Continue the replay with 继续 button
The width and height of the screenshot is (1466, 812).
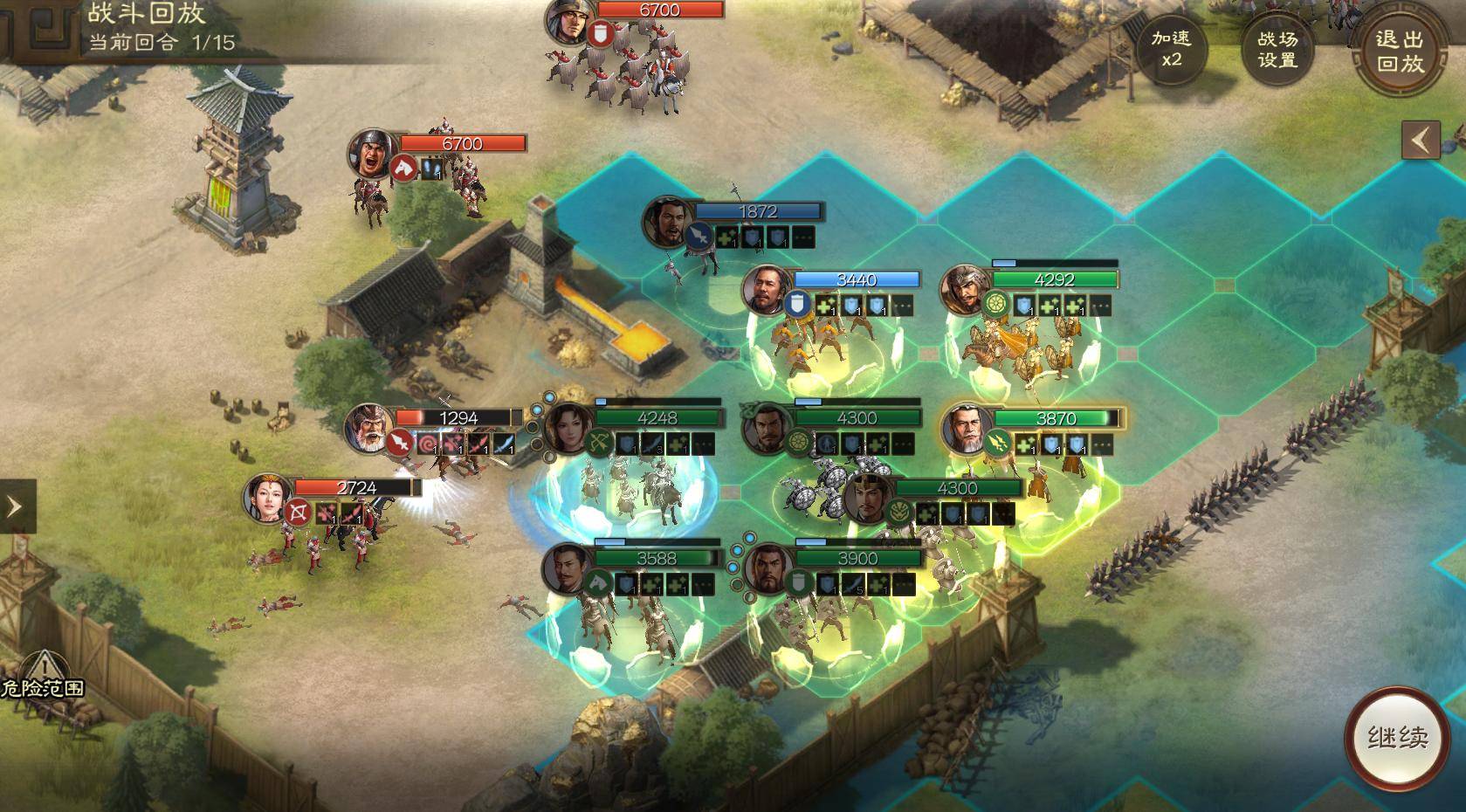click(1397, 738)
